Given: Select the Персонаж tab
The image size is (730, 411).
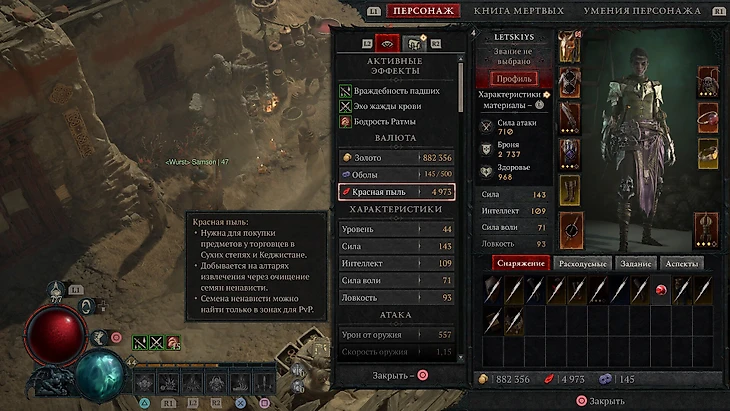Looking at the screenshot, I should coord(424,11).
